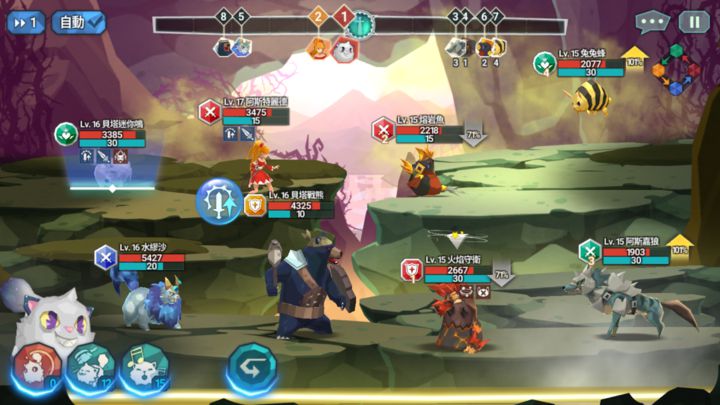Screen dimensions: 720x405
Task: Click the curved return arrow button
Action: point(250,367)
